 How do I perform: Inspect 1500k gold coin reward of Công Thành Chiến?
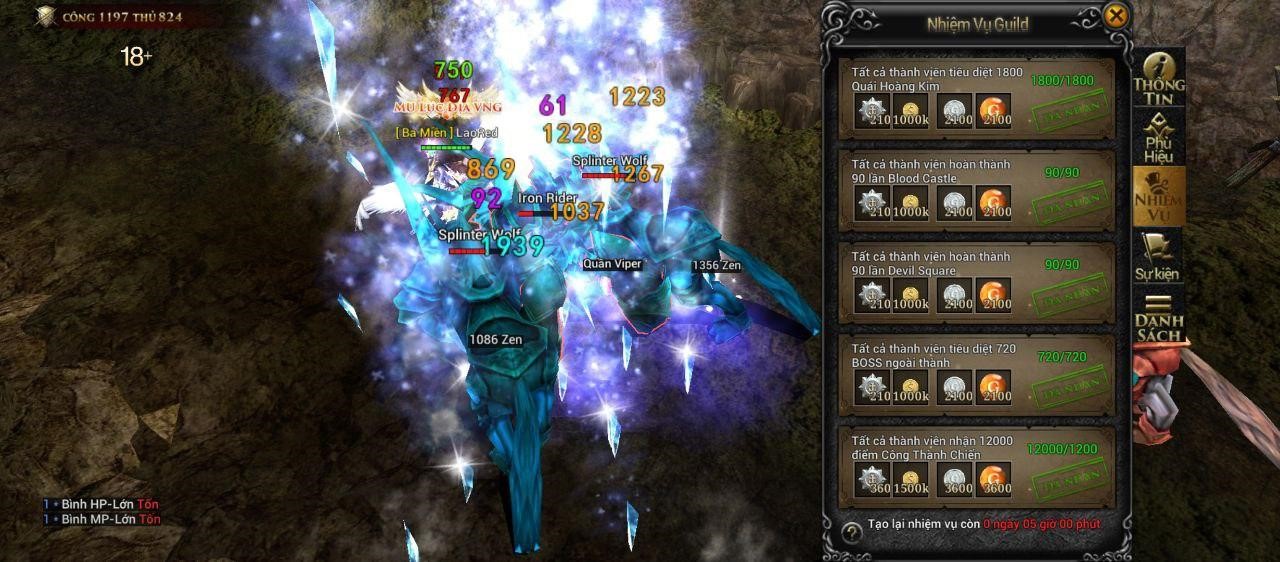point(911,480)
